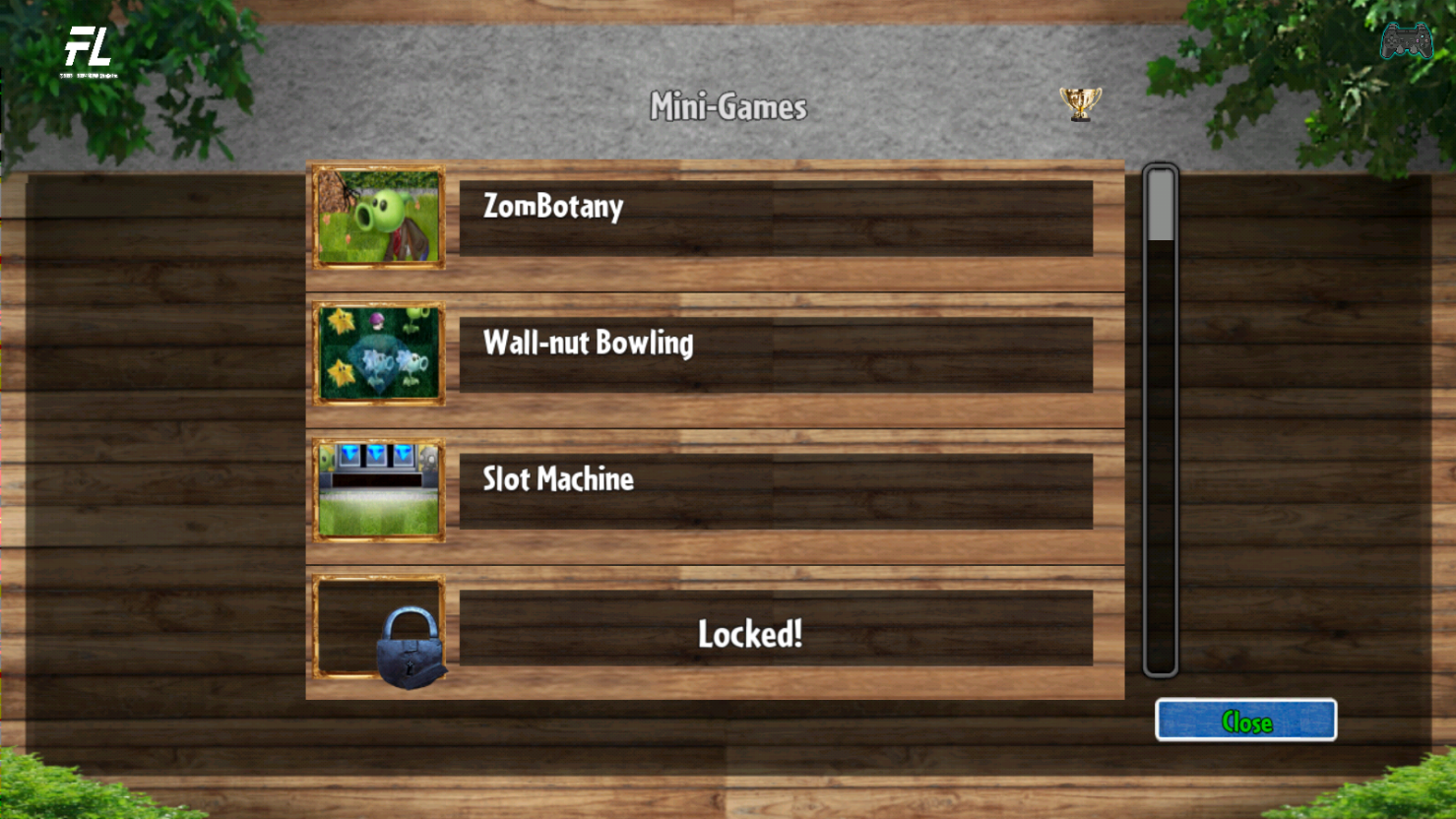
Task: Click the FL logo overlay
Action: point(89,51)
